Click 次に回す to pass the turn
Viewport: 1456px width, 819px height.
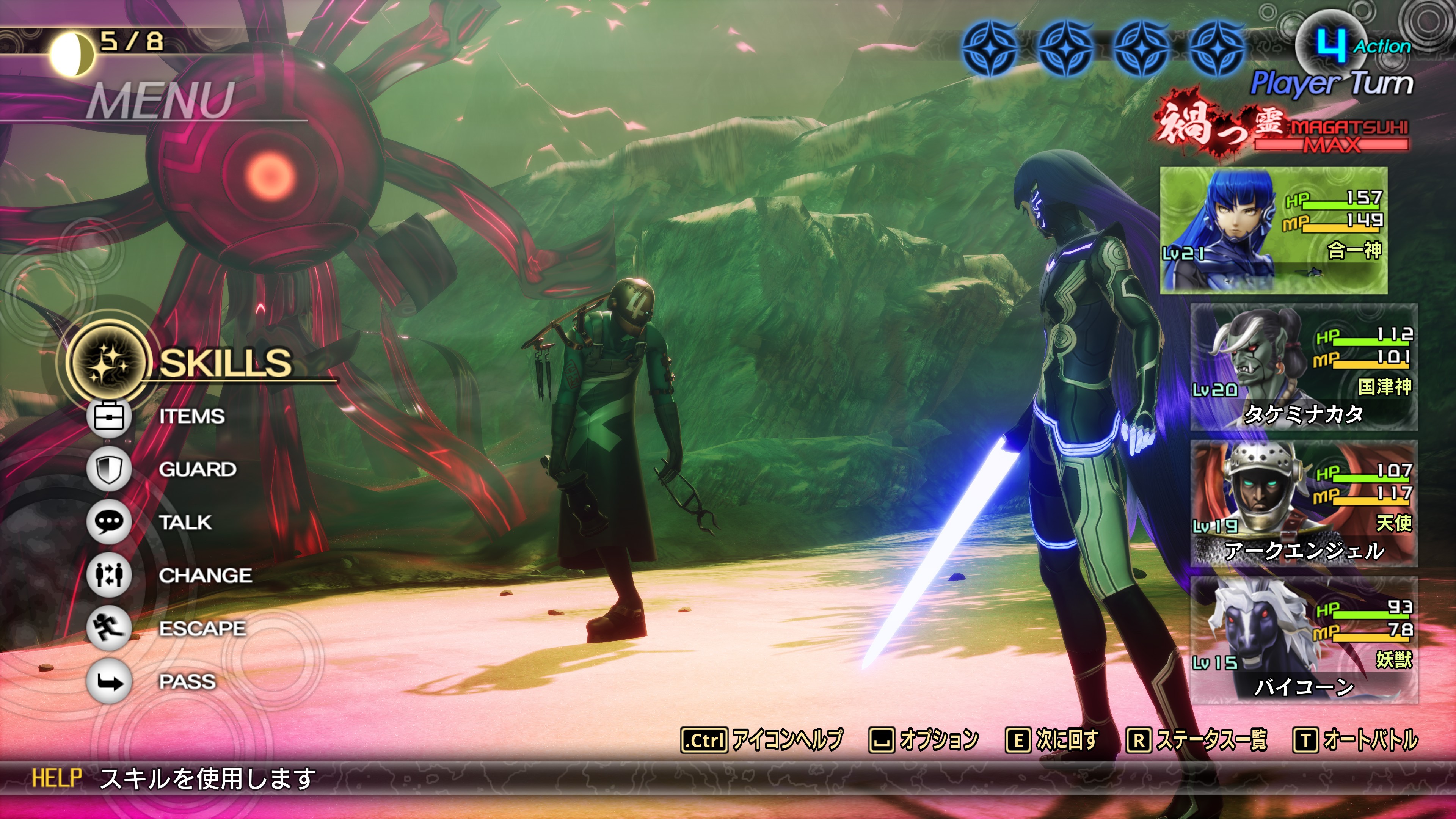(x=1052, y=740)
